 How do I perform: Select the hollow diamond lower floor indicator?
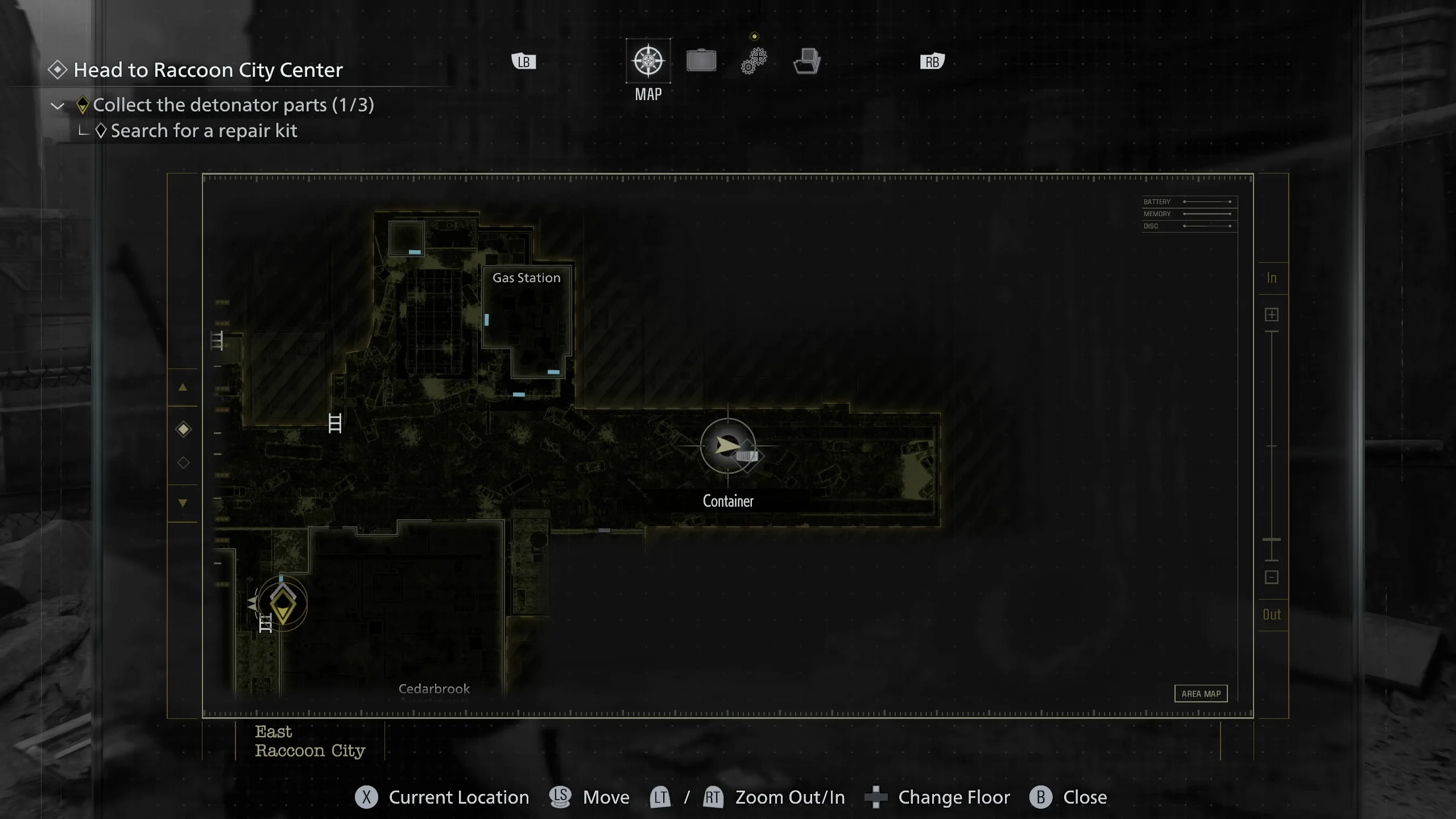click(183, 462)
